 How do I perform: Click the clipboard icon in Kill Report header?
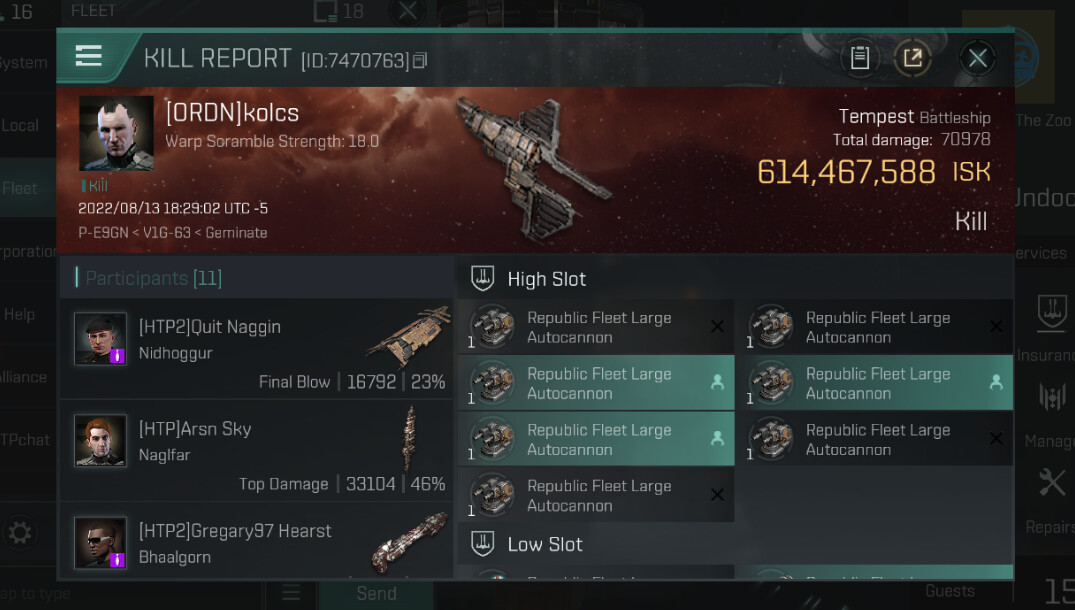tap(859, 58)
